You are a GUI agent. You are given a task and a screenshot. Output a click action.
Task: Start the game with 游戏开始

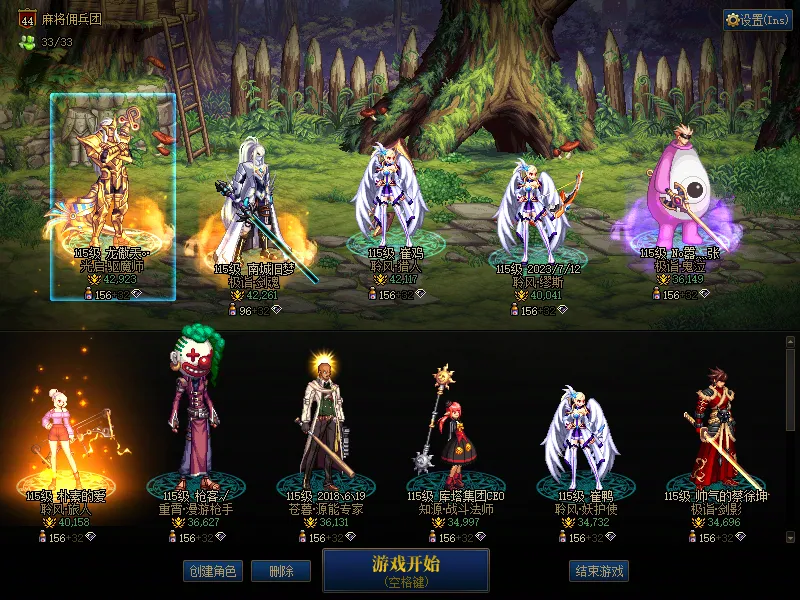pos(405,570)
